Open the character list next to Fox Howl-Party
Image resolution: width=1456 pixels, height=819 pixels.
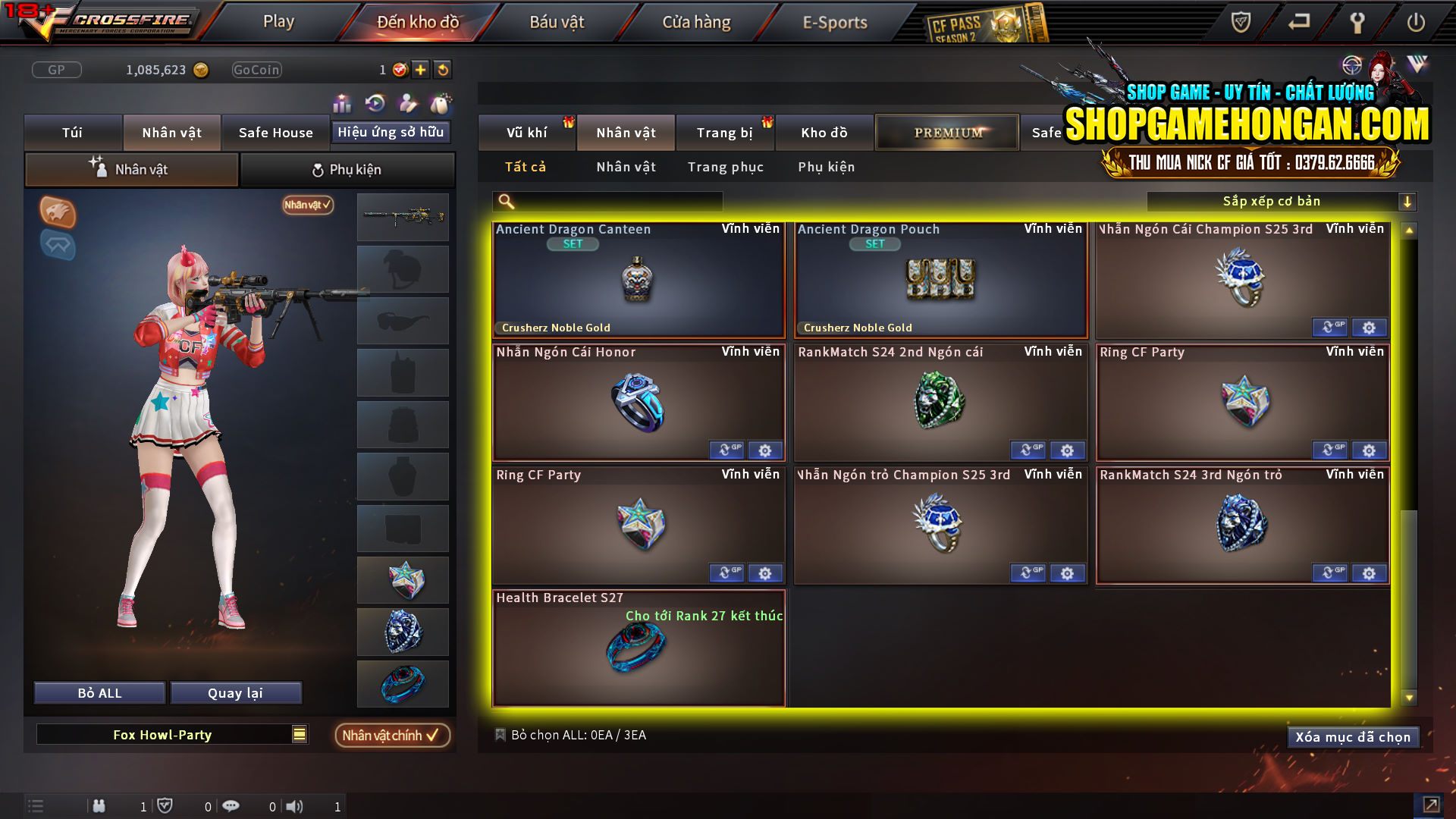[x=298, y=734]
